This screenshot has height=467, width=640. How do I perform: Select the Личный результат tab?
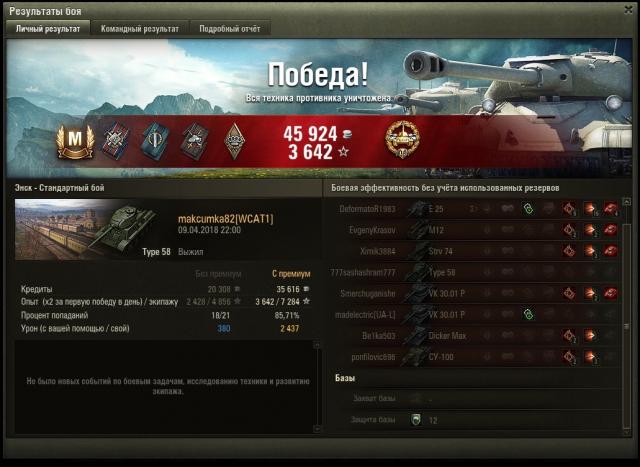48,29
